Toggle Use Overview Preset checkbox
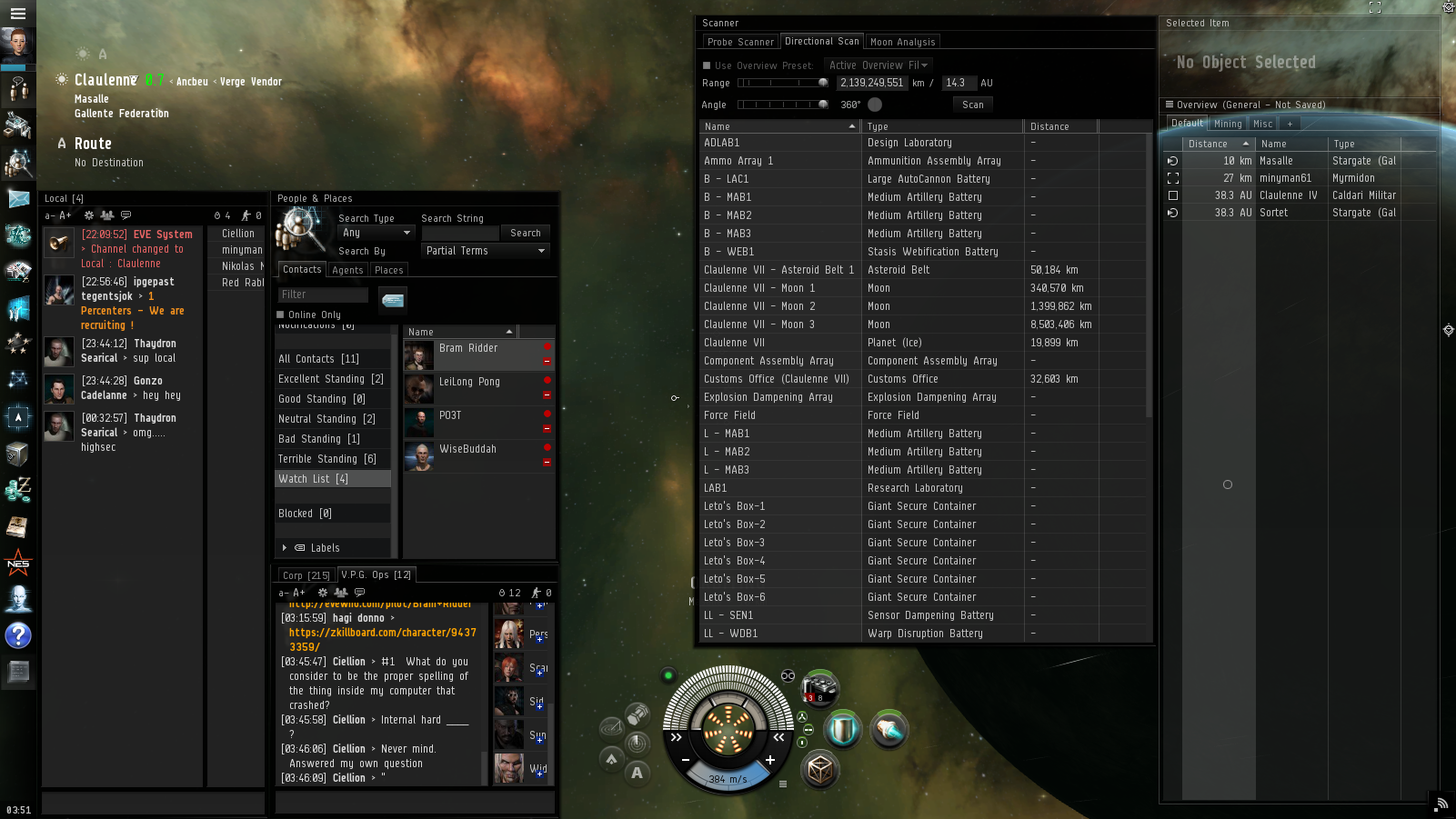This screenshot has height=819, width=1456. pyautogui.click(x=707, y=65)
